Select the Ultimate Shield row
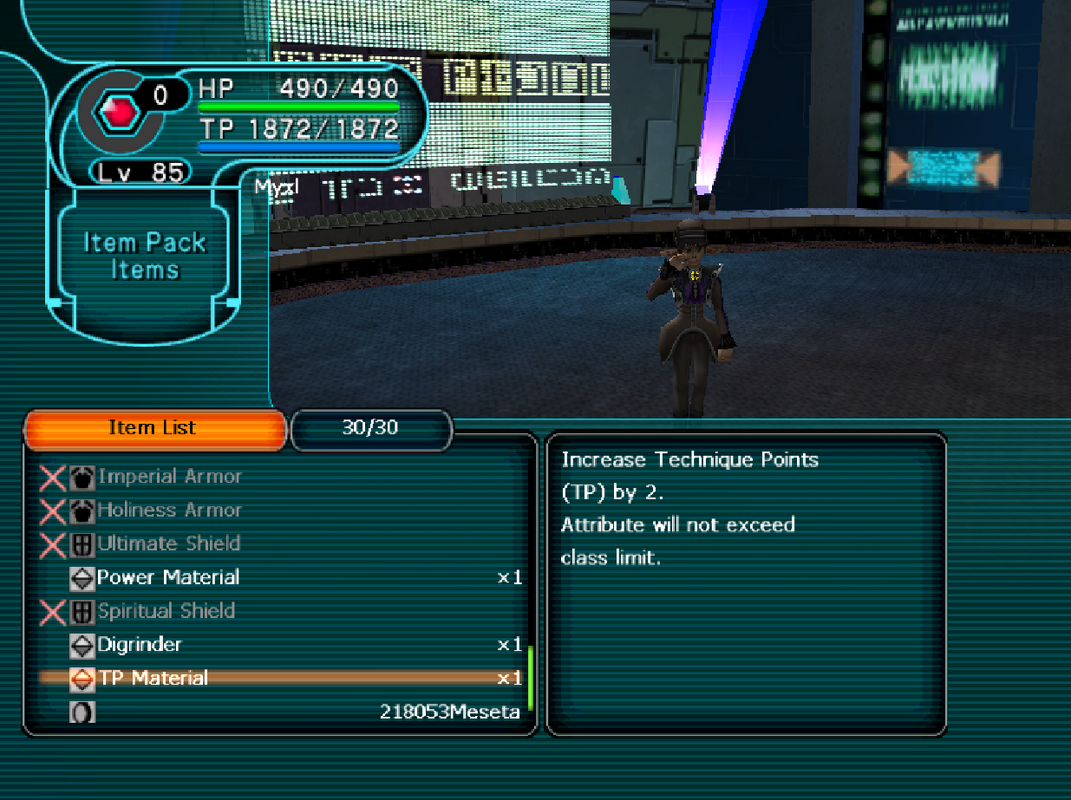This screenshot has height=800, width=1071. tap(168, 544)
